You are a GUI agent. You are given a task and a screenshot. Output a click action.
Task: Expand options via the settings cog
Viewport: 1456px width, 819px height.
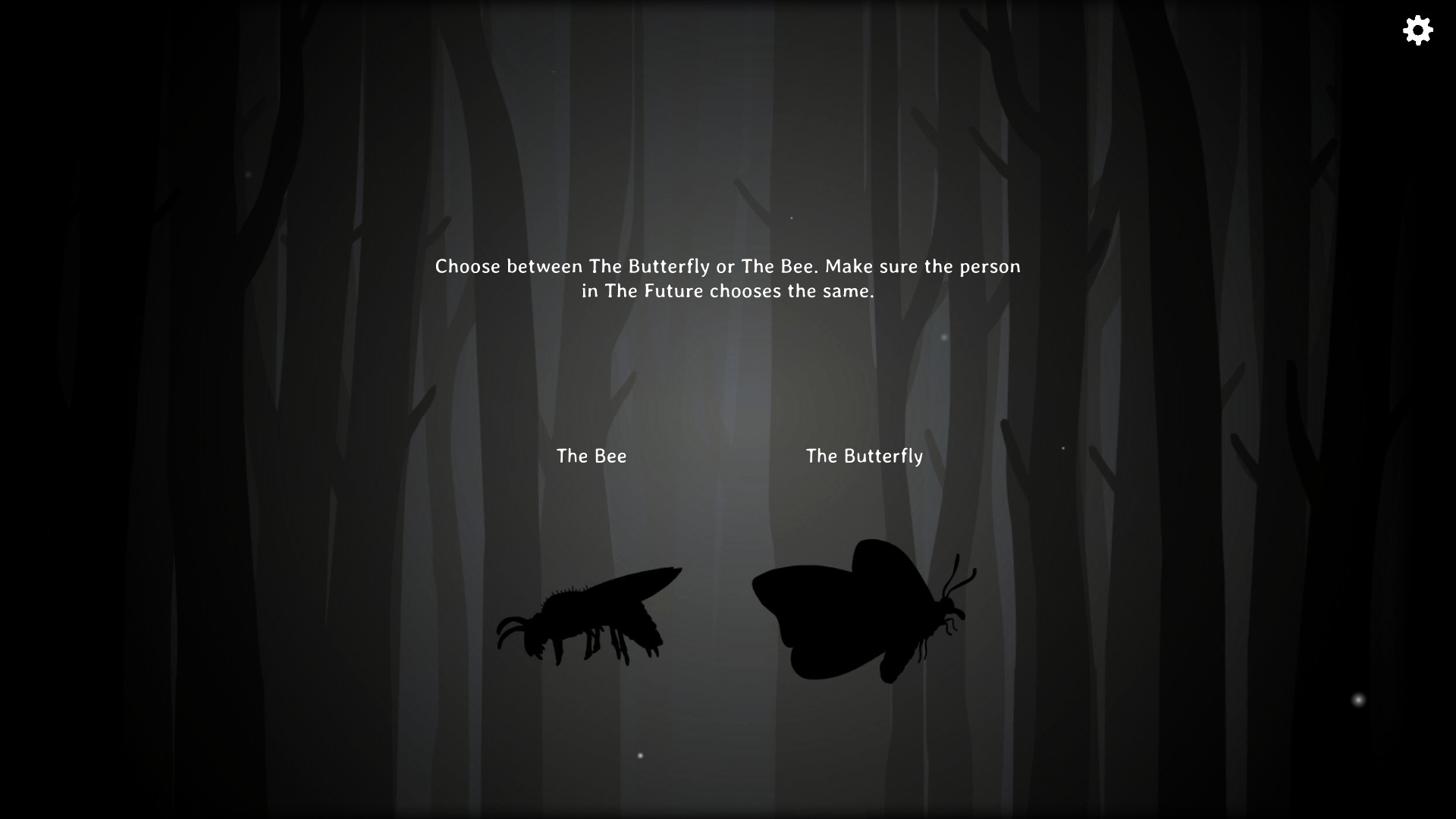1417,30
